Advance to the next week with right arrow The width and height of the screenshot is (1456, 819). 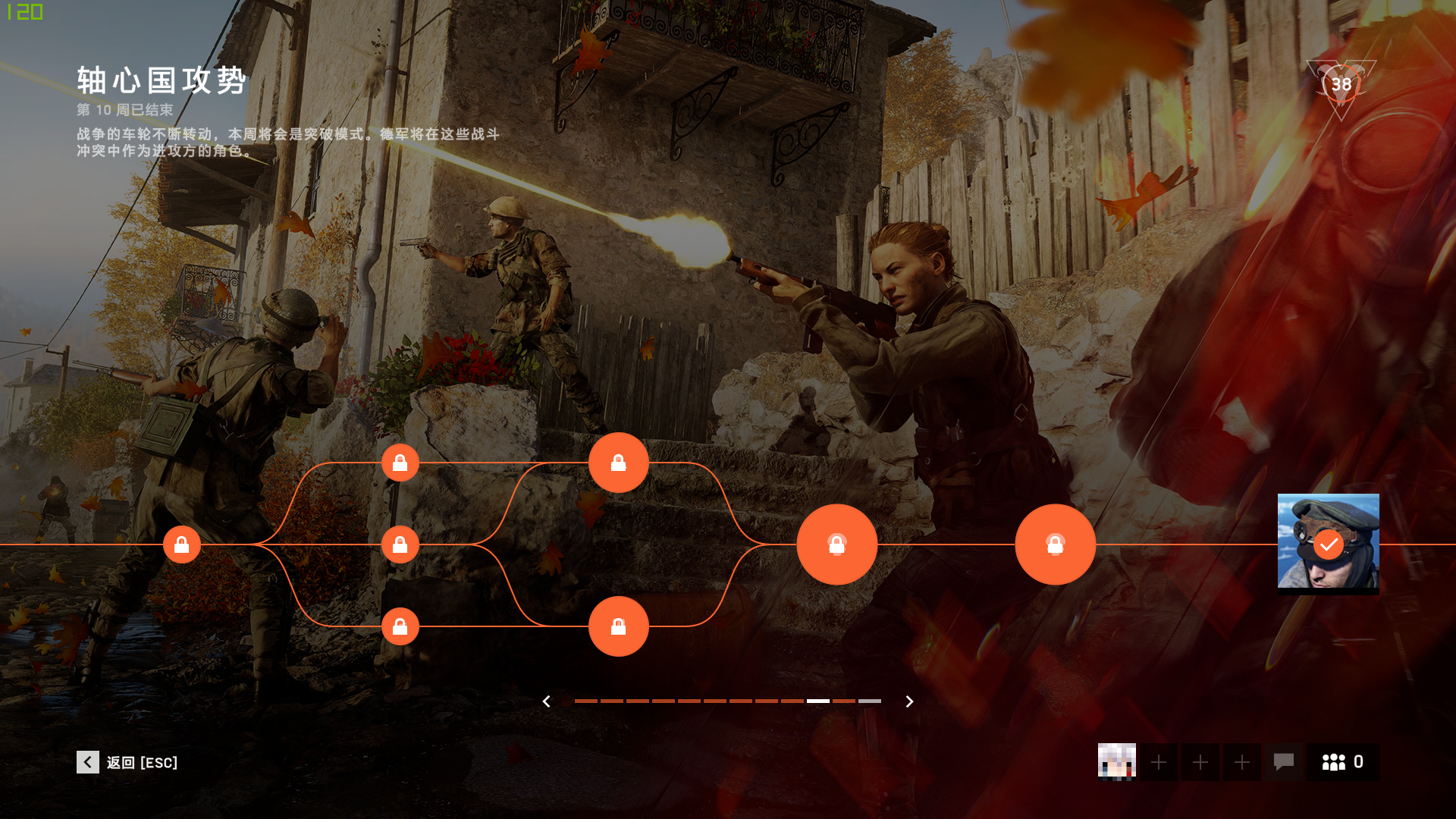coord(909,701)
